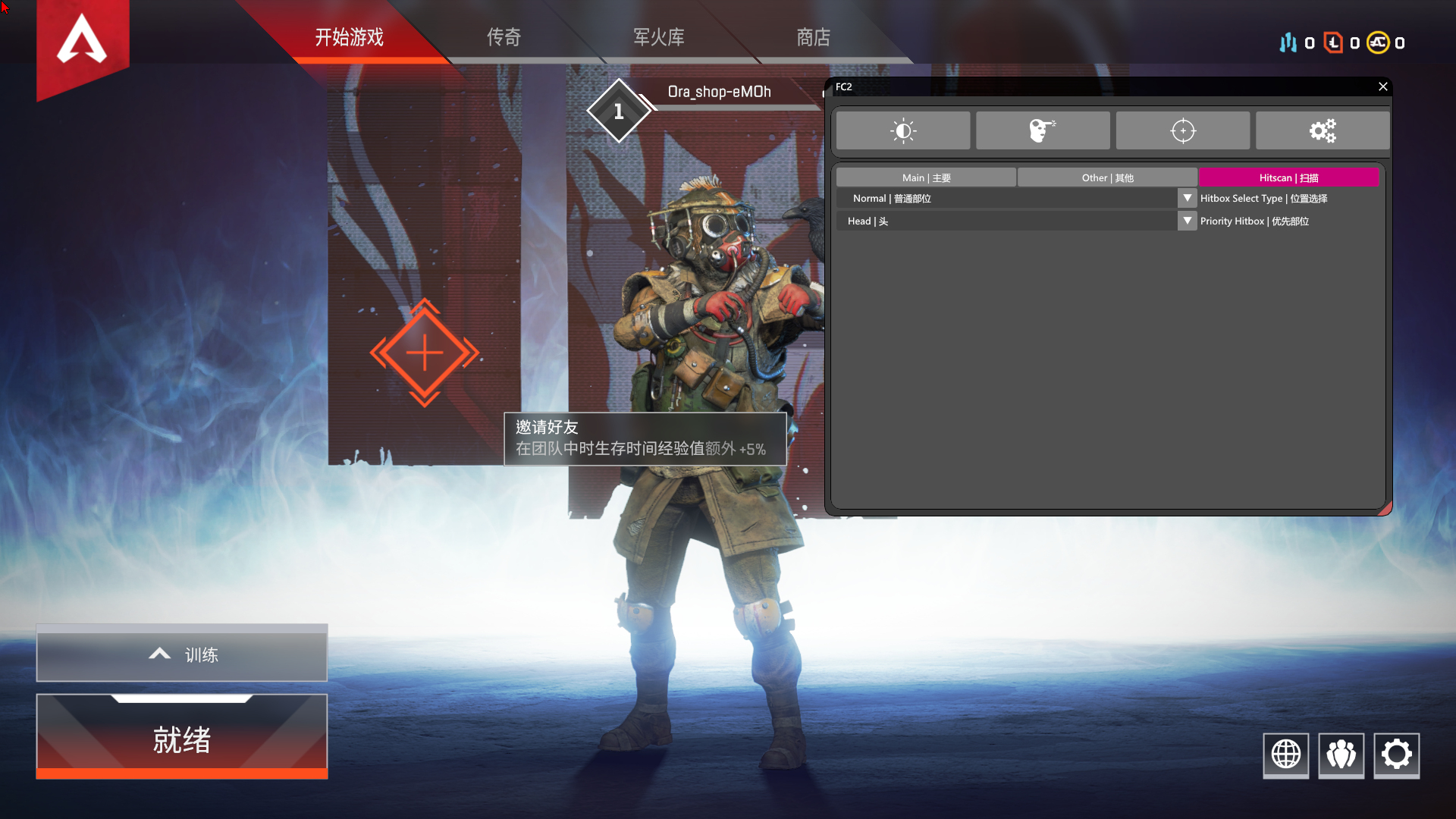This screenshot has width=1456, height=819.
Task: Invite a friend with the orange plus button
Action: (x=425, y=353)
